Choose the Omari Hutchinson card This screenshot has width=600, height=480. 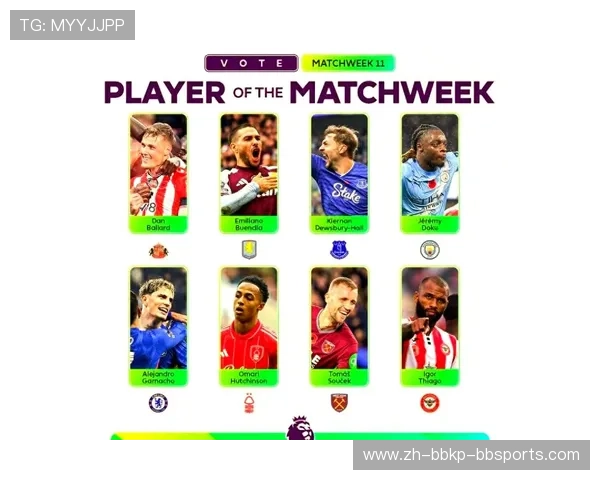(248, 326)
